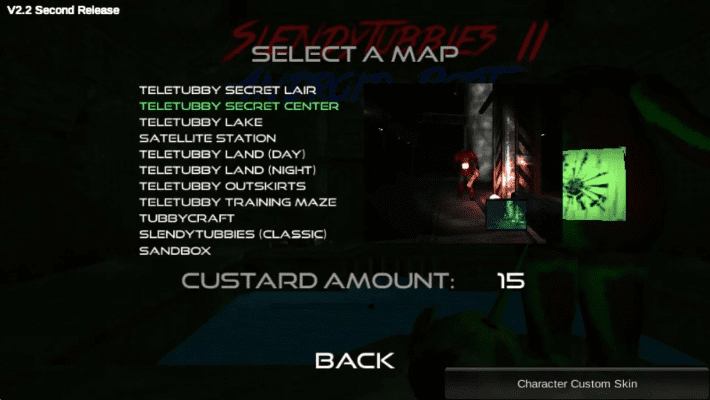Select the Satellite Station map
This screenshot has height=400, width=710.
point(207,138)
